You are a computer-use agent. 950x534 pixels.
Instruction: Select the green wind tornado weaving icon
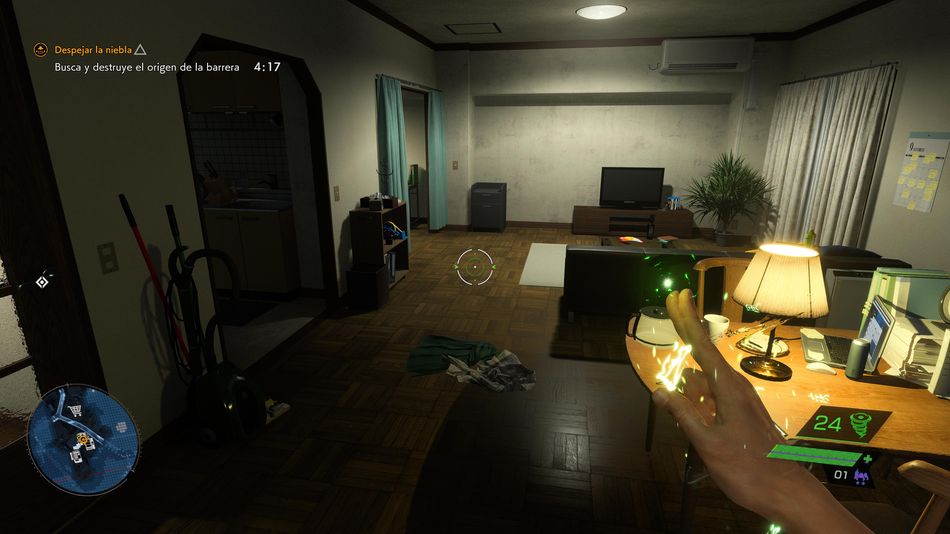click(858, 423)
